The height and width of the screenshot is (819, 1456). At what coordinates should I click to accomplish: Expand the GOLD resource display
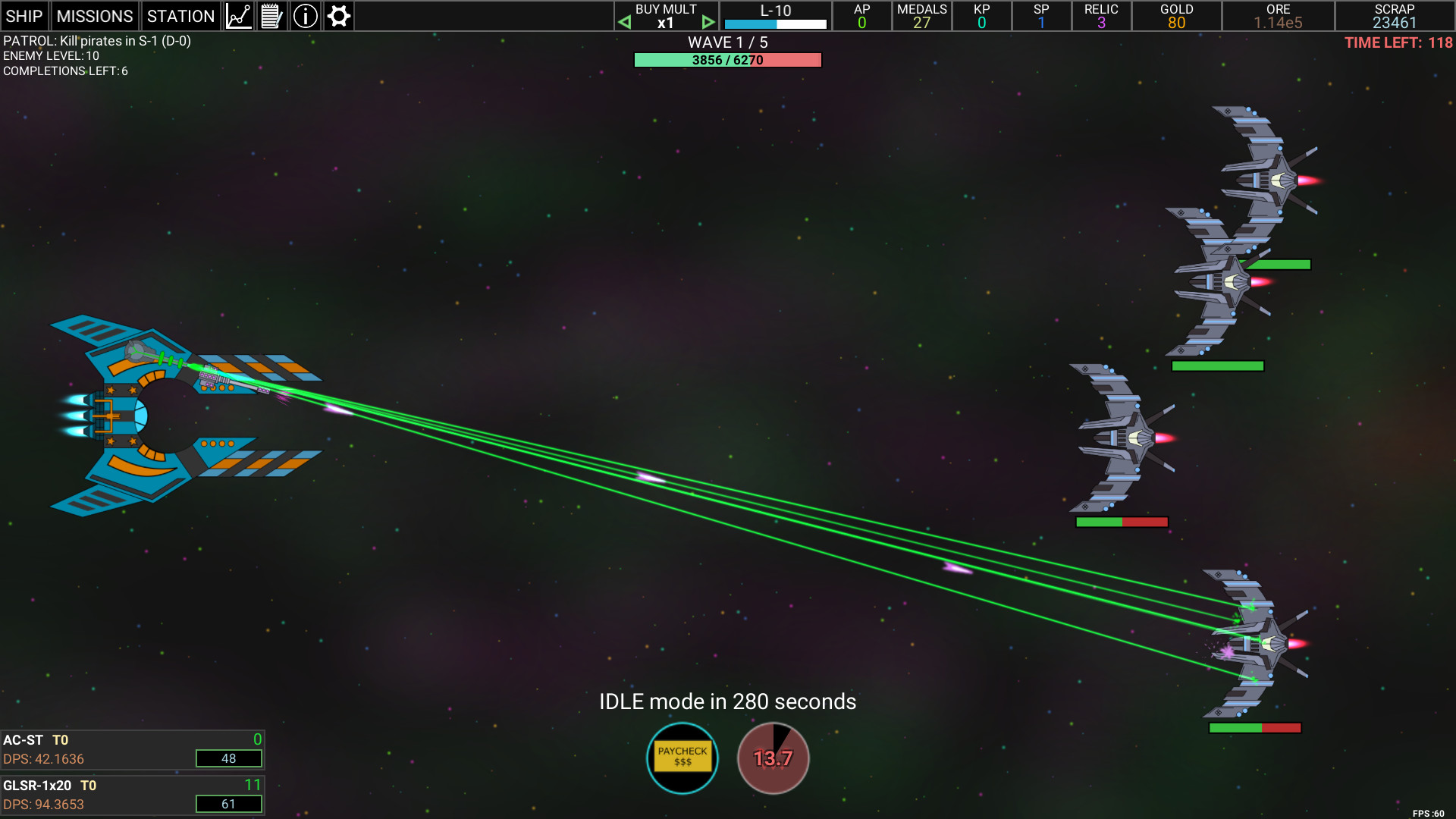click(1176, 16)
